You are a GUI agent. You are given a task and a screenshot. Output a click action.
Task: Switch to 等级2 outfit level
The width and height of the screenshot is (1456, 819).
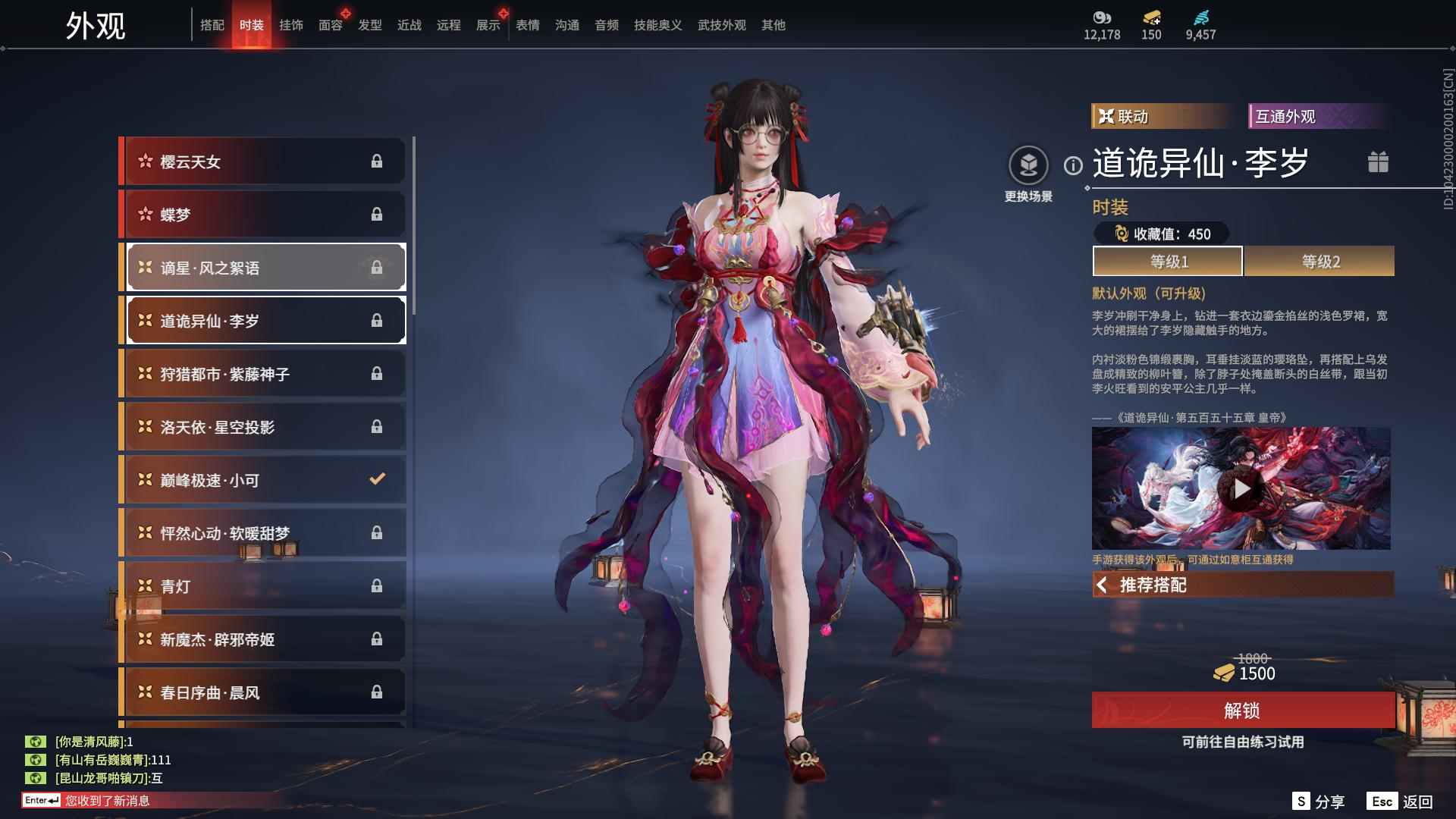tap(1319, 261)
